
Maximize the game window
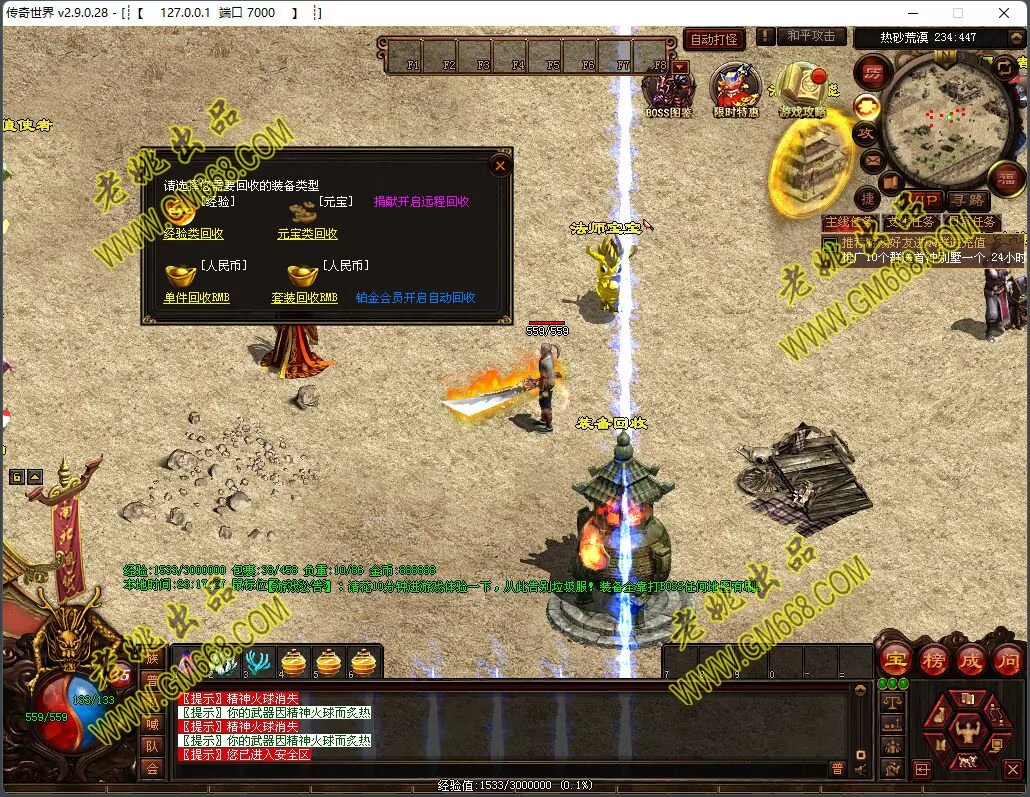(957, 13)
